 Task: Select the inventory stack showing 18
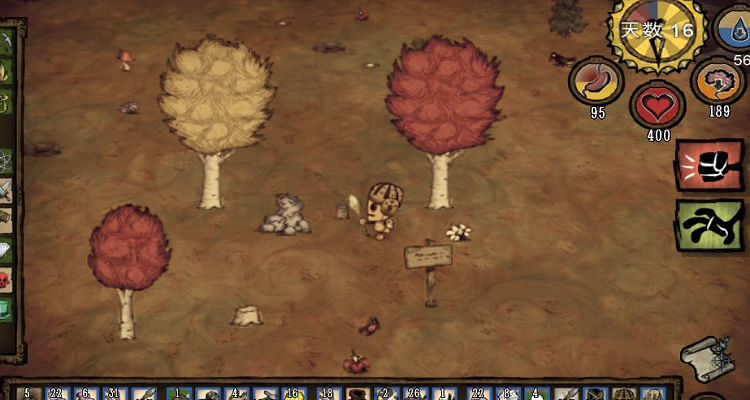click(x=327, y=394)
